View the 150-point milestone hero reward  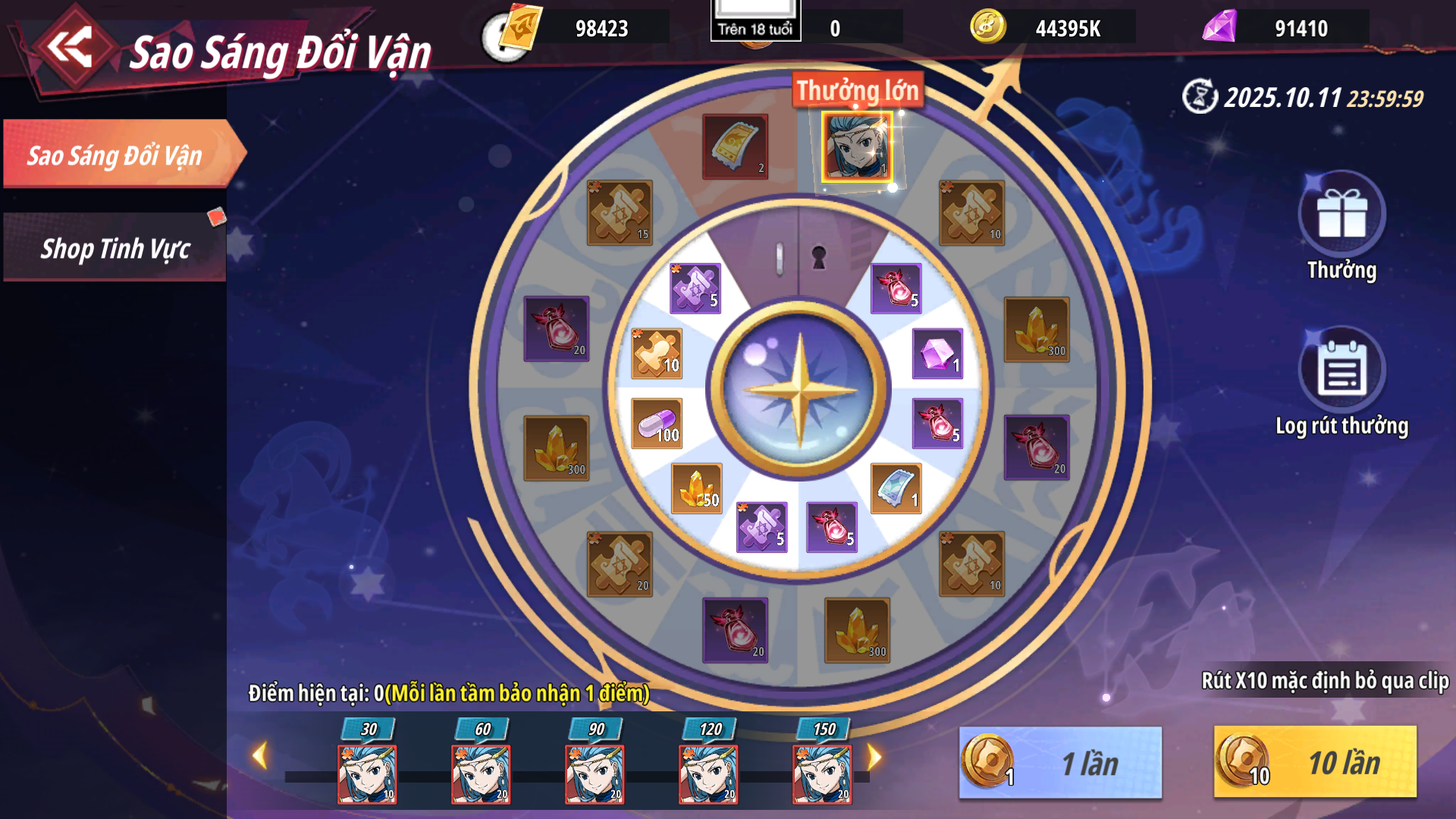pyautogui.click(x=822, y=773)
